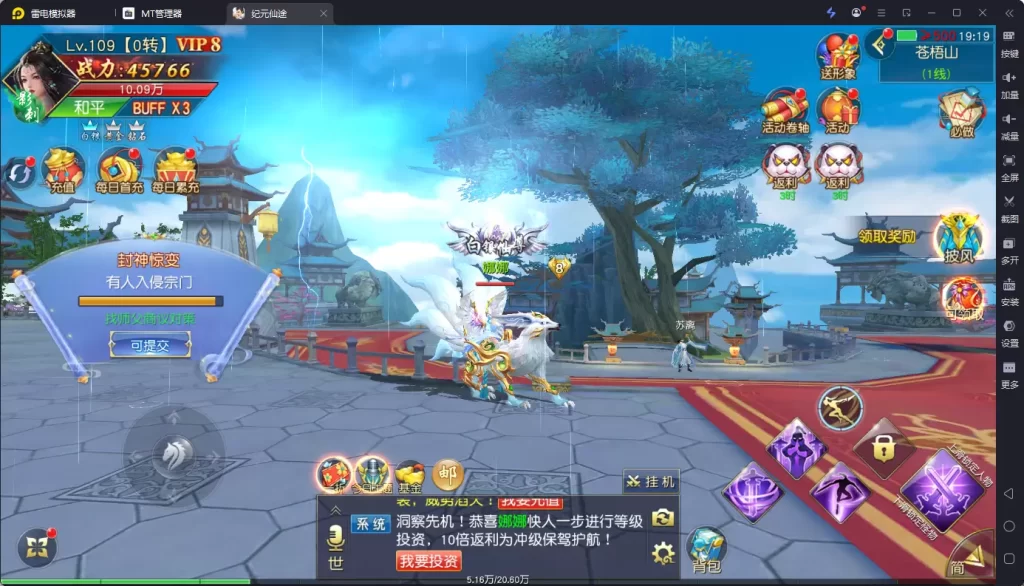Submit the quest with 可提交 button
The width and height of the screenshot is (1024, 586).
150,343
